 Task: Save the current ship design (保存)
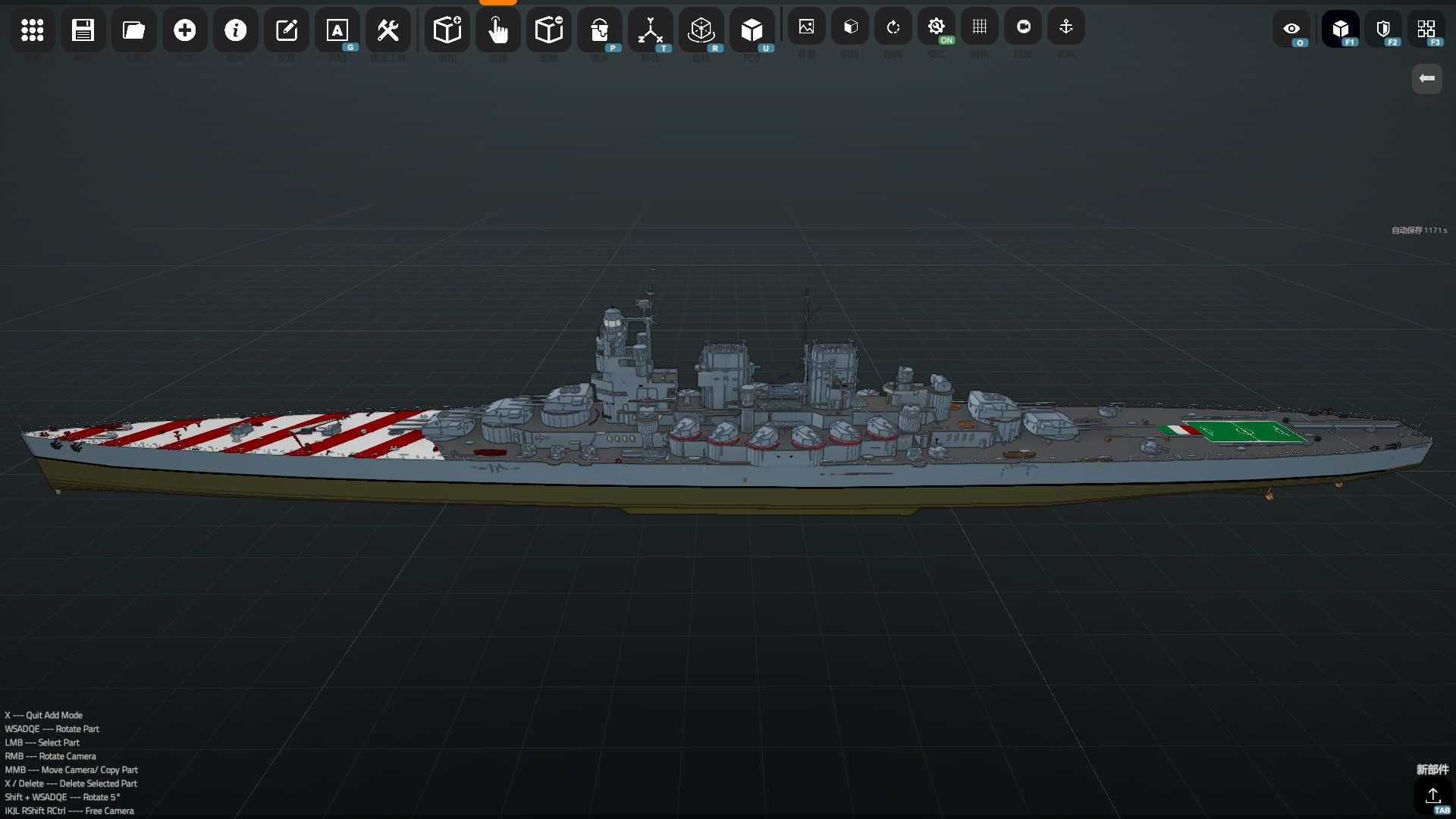pyautogui.click(x=83, y=30)
